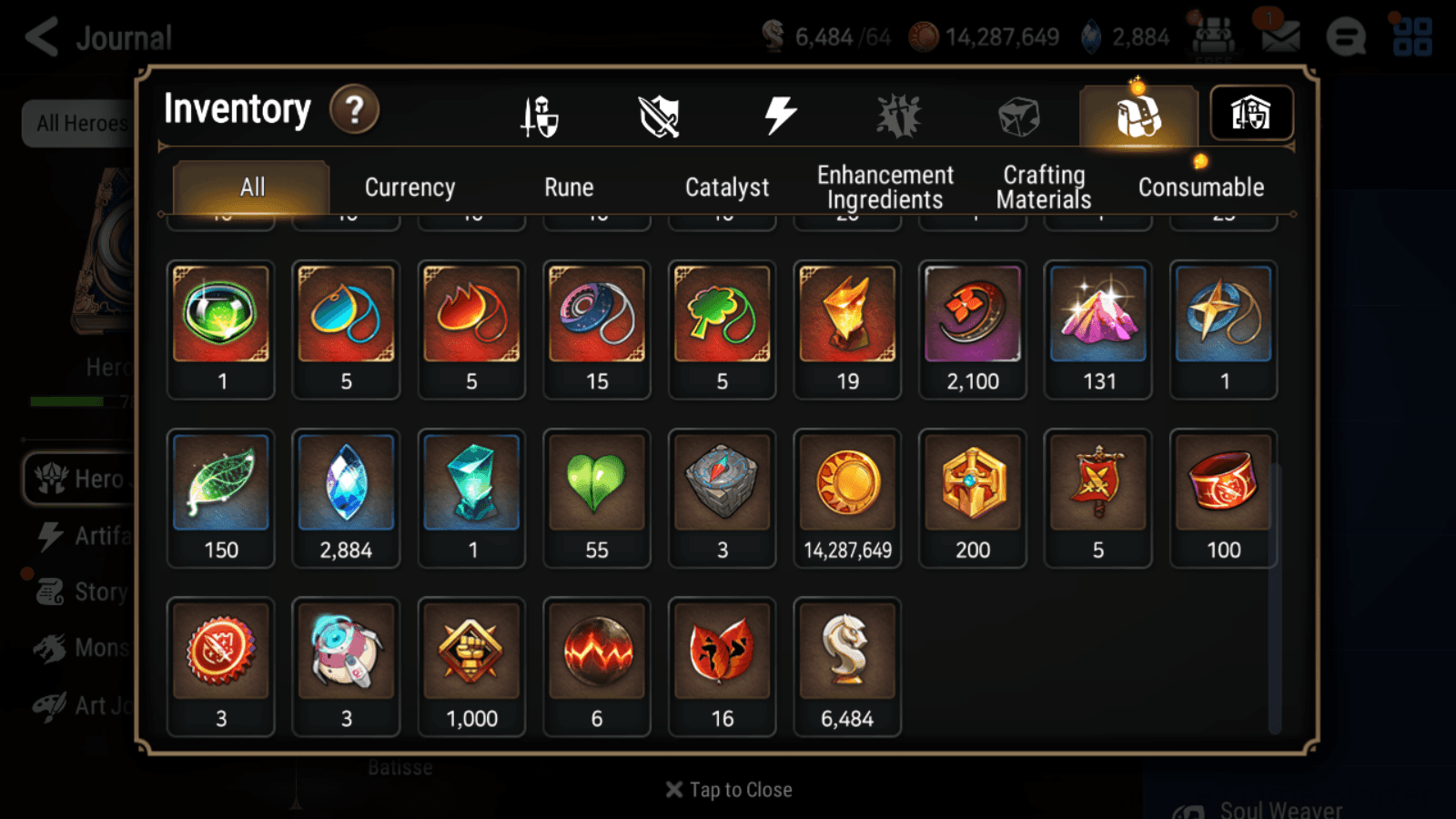Switch to the Sanctuary Materials icon
The height and width of the screenshot is (819, 1456).
coord(1251,113)
